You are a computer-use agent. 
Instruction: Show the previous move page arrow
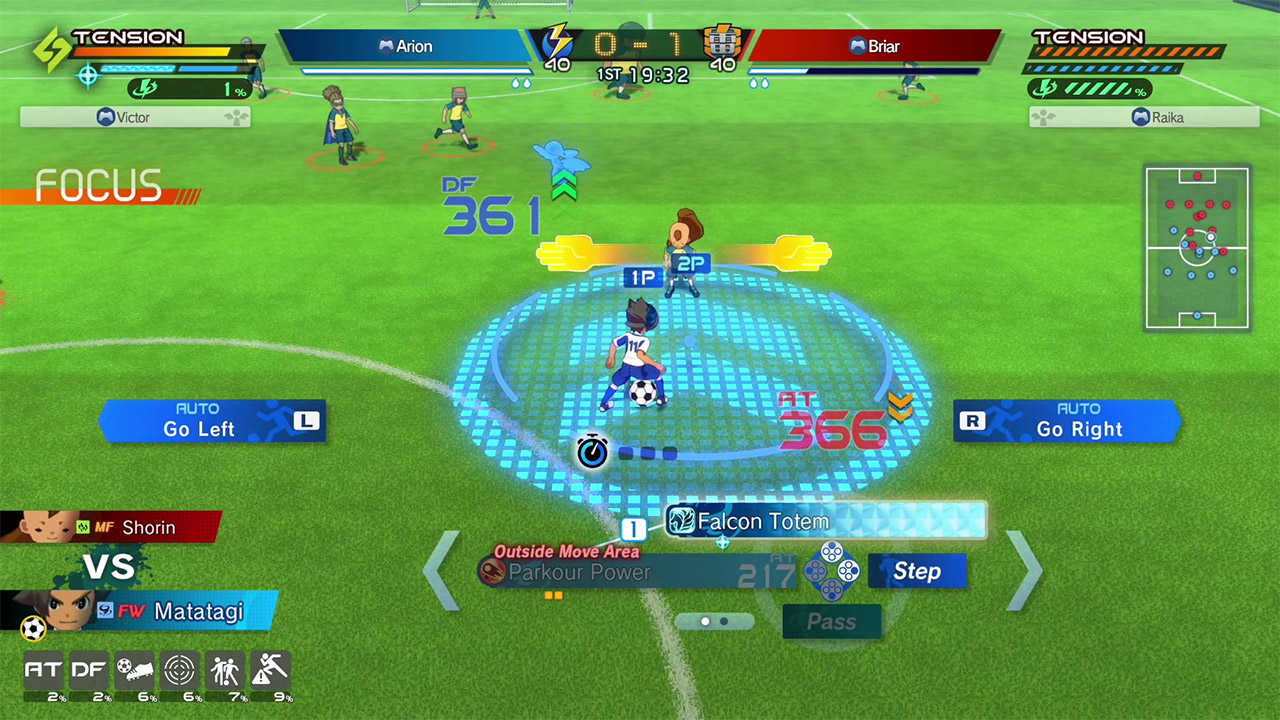(x=441, y=571)
